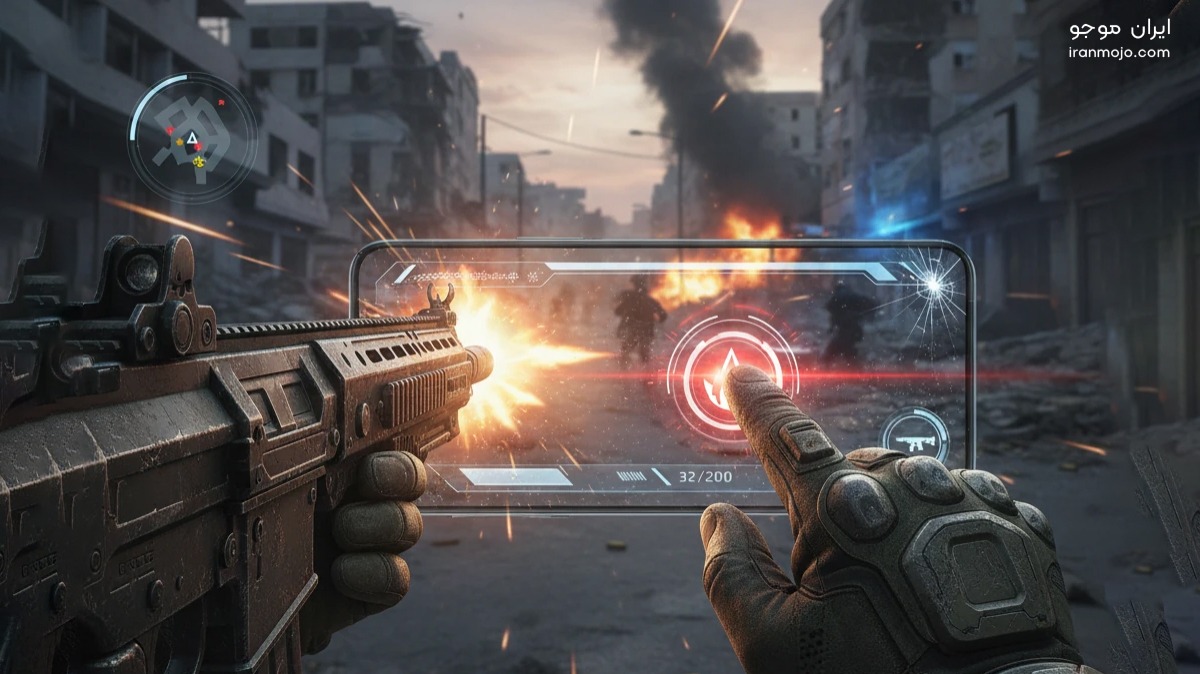The width and height of the screenshot is (1200, 674).
Task: Select the rifle weapon icon
Action: tap(914, 436)
